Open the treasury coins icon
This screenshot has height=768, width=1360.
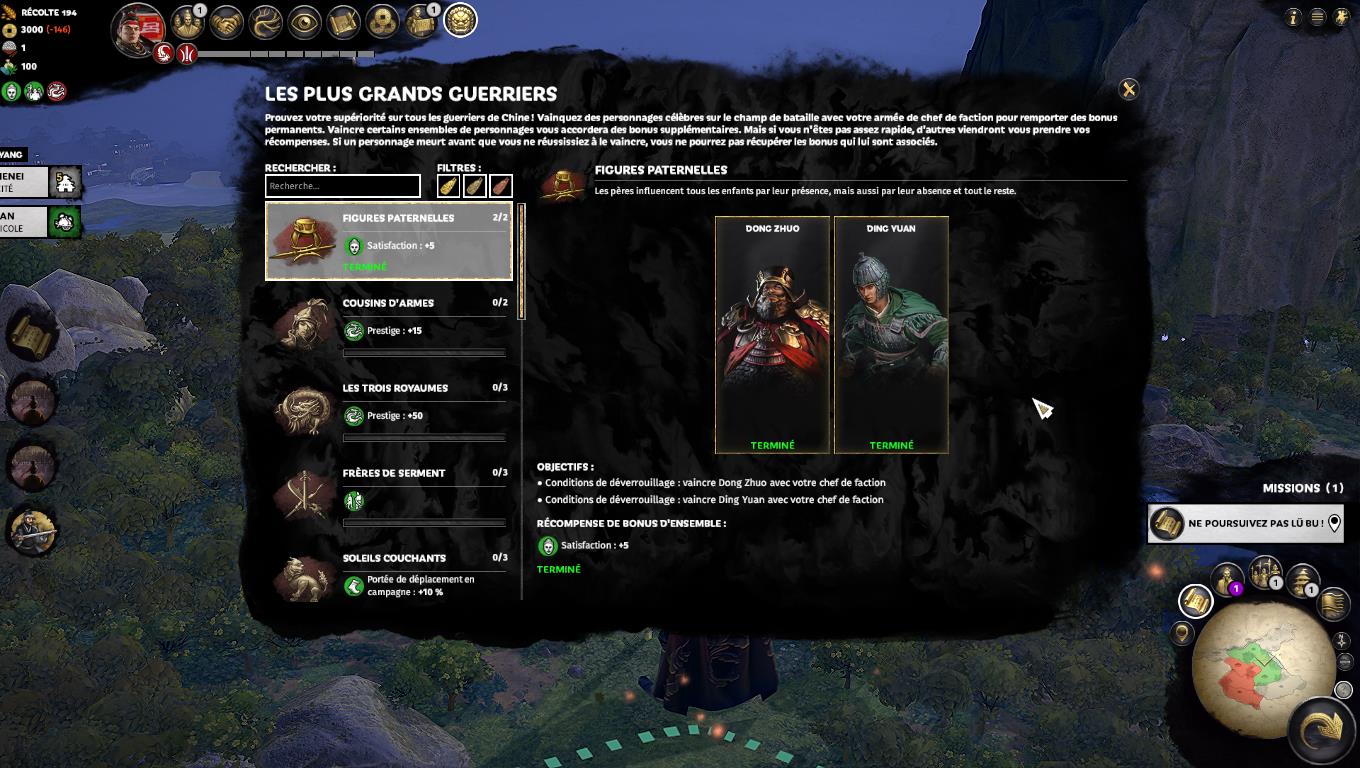383,22
